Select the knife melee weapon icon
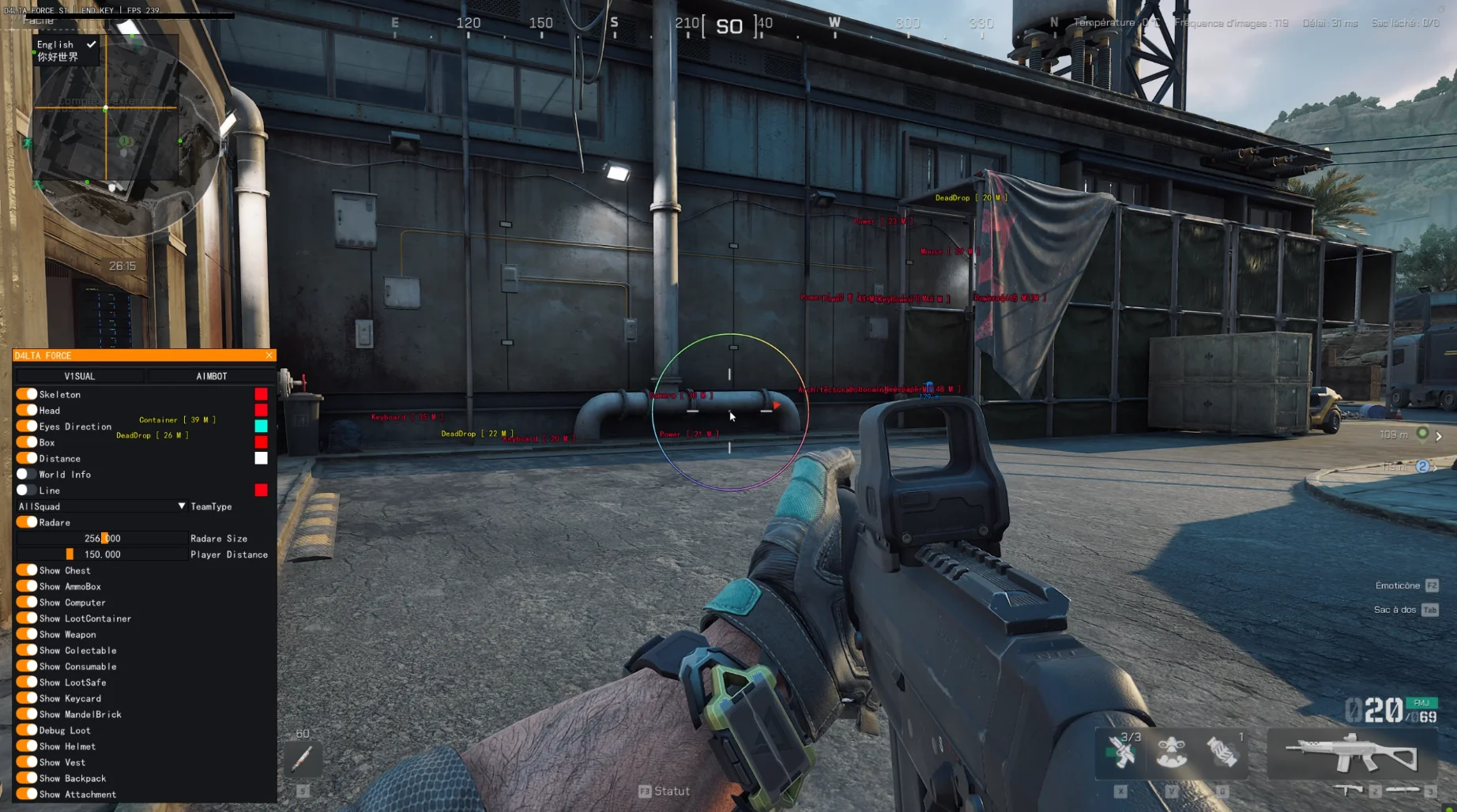 [x=1403, y=790]
